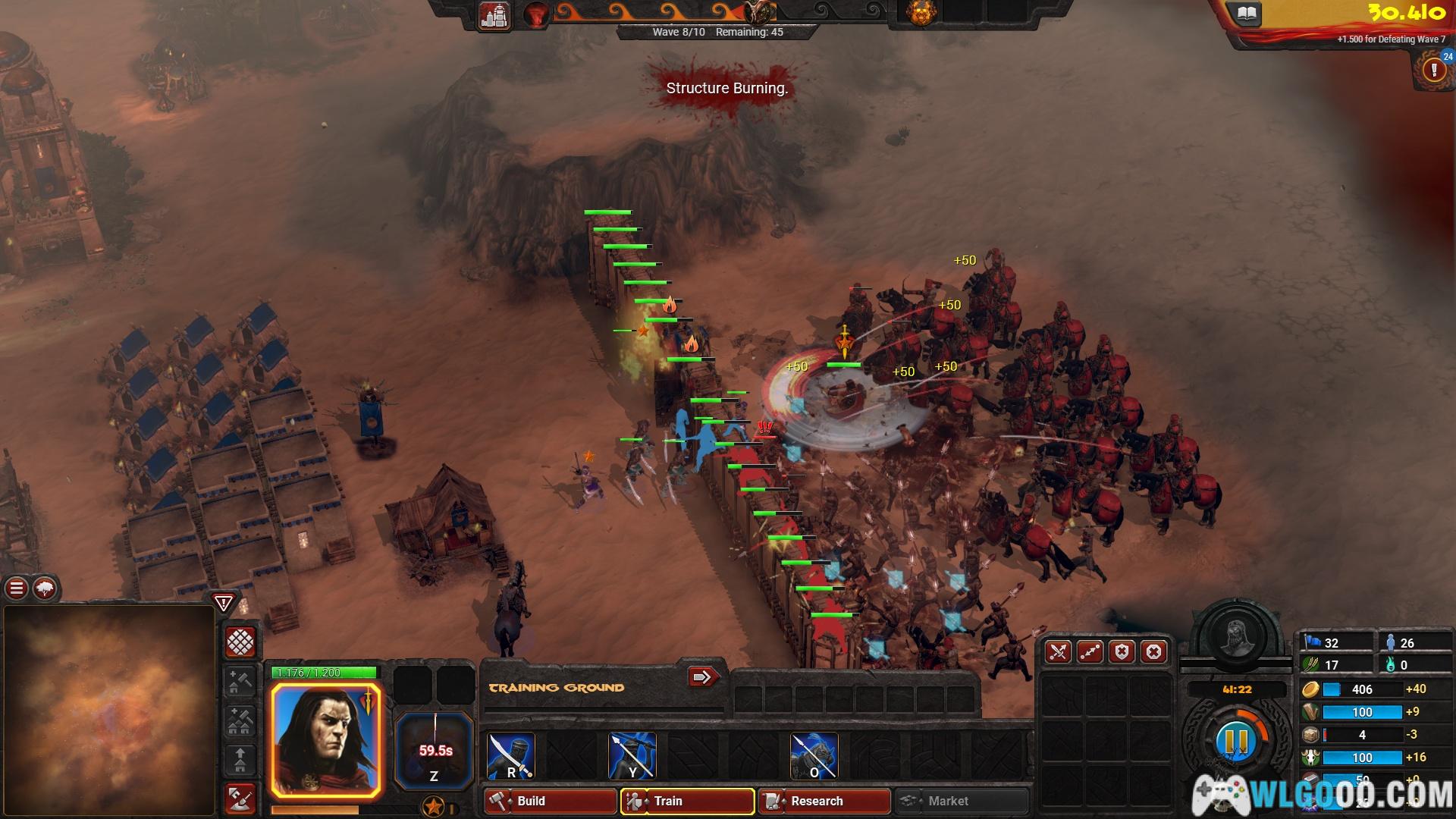Train the spearman unit (Y)
The width and height of the screenshot is (1456, 819).
[632, 755]
